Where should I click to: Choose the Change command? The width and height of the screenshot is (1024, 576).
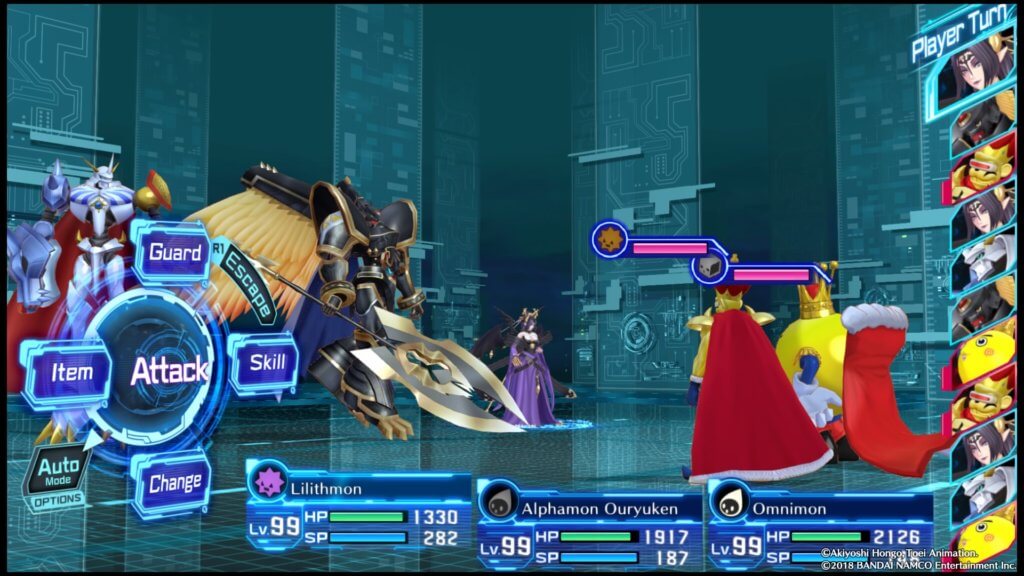(174, 484)
